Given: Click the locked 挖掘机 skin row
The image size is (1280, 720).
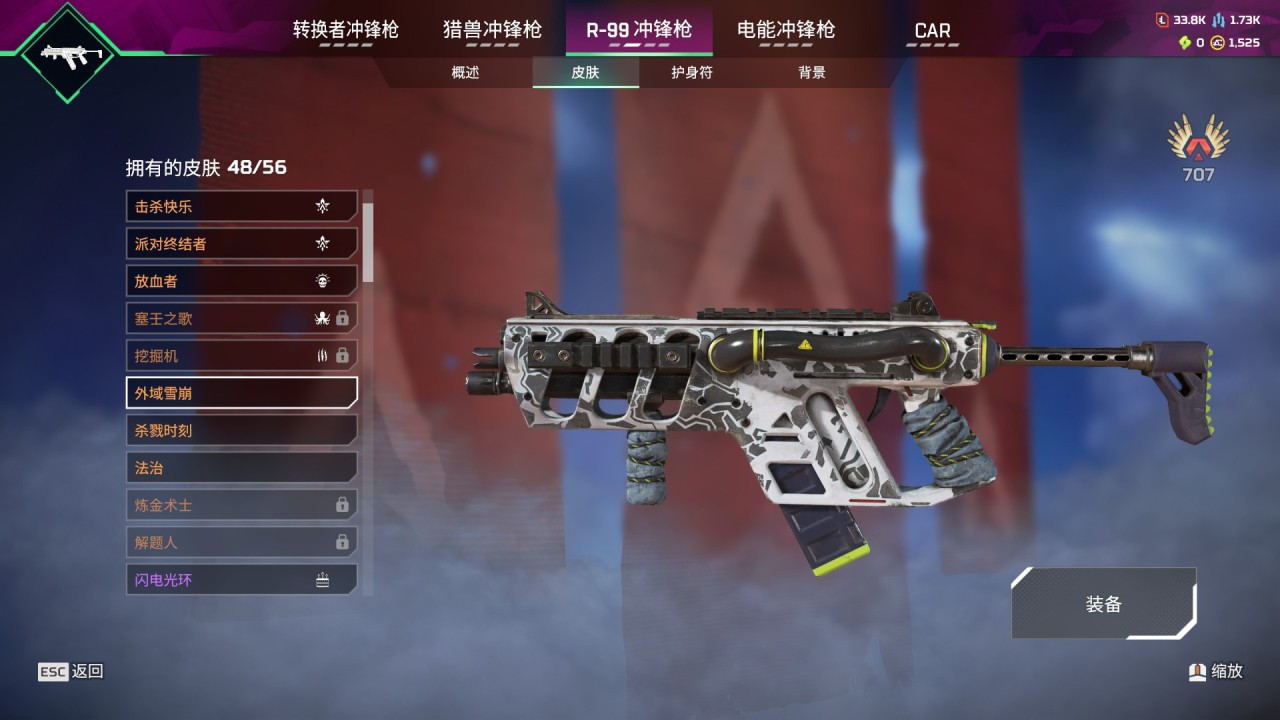Looking at the screenshot, I should coord(241,356).
